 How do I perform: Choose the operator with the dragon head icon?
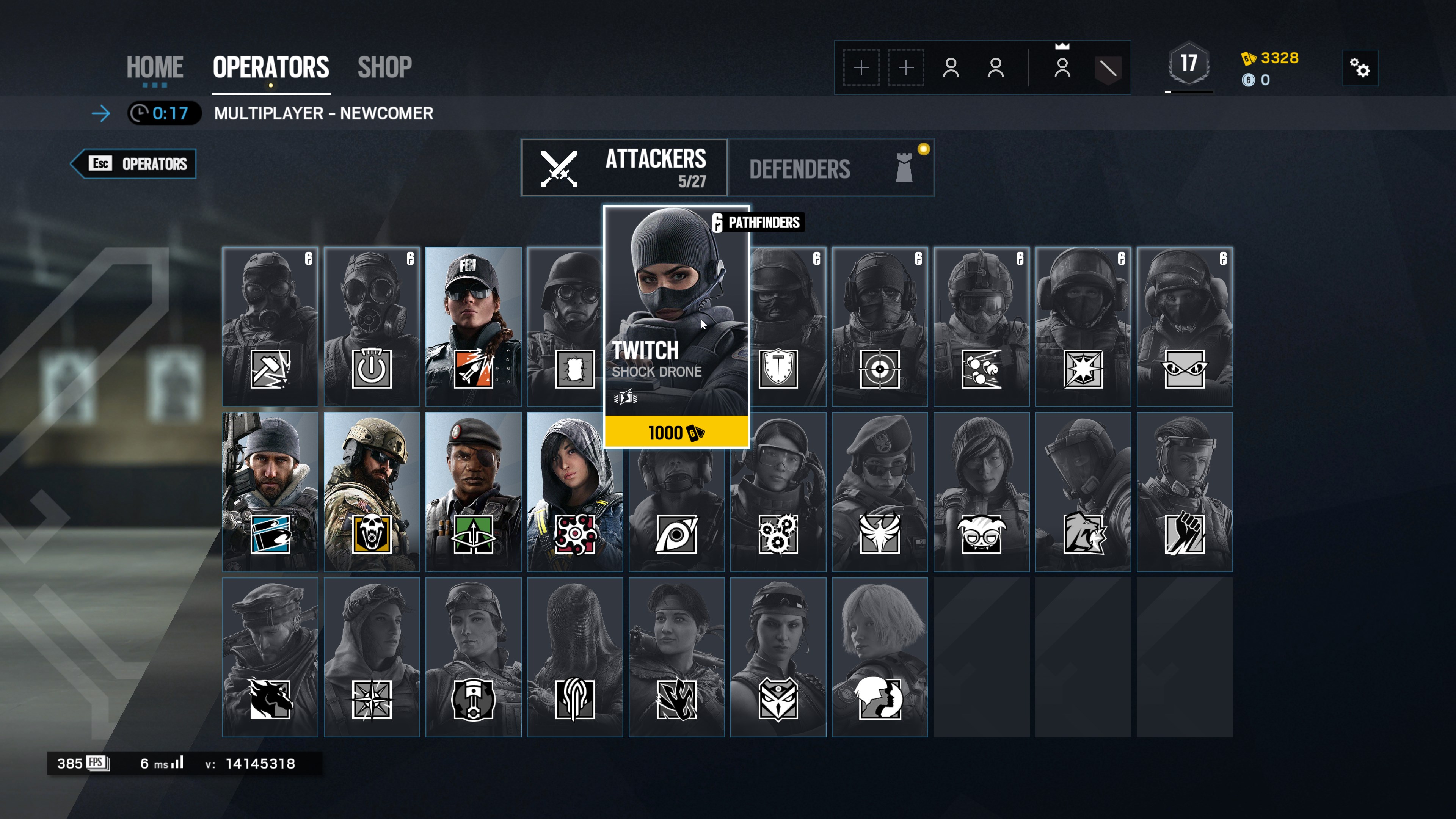(270, 657)
